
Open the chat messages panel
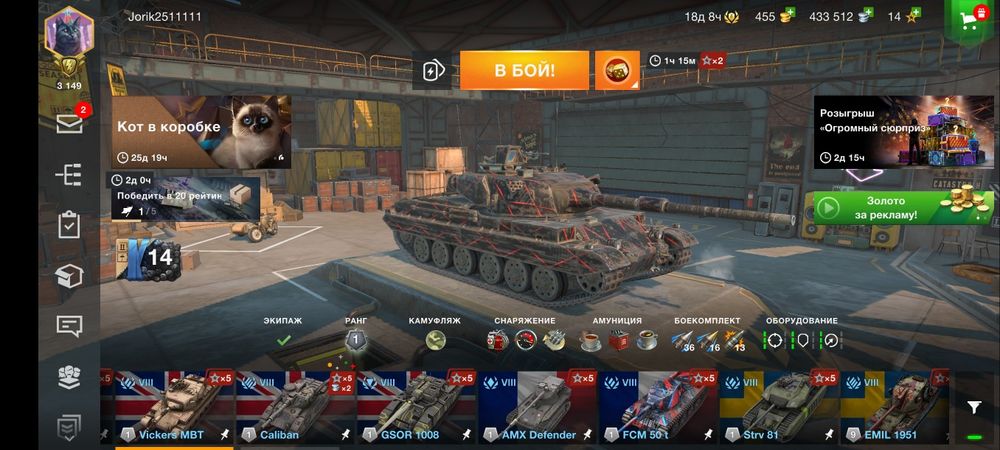pyautogui.click(x=69, y=326)
